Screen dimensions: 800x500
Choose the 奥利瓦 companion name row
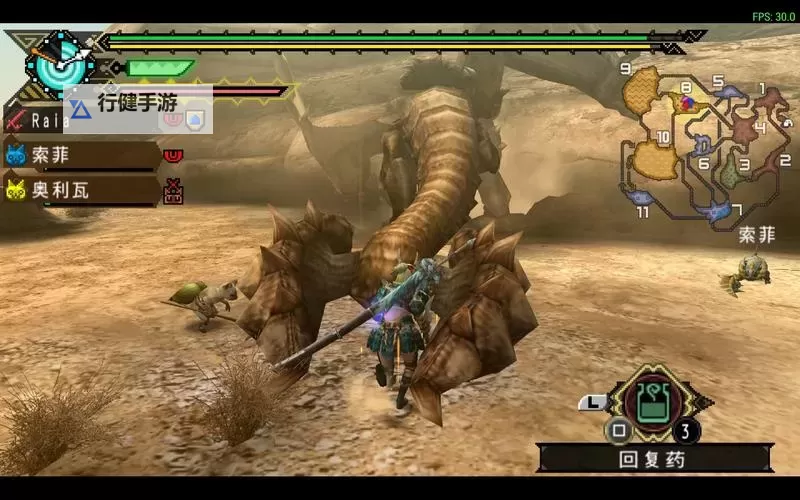80,189
